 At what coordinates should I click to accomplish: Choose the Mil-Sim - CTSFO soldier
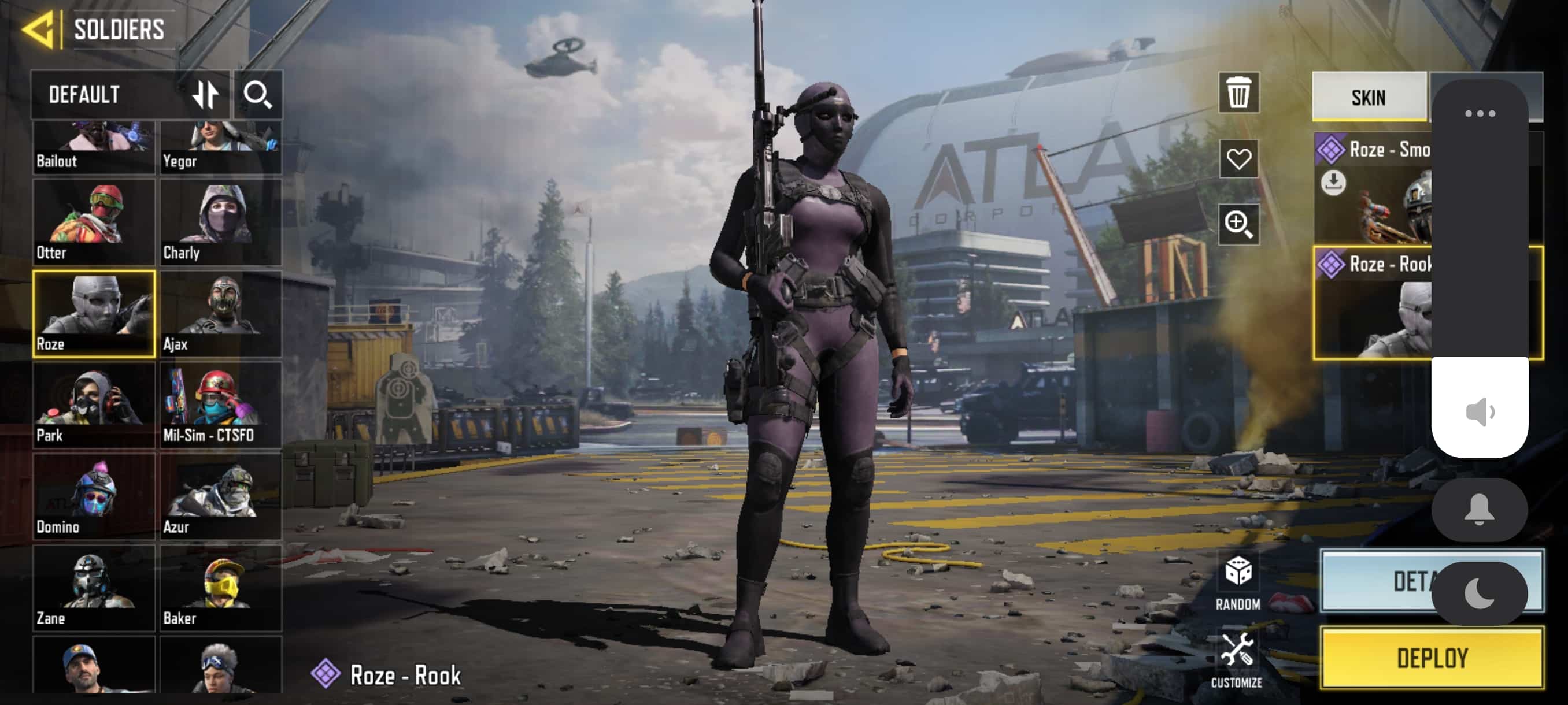220,405
